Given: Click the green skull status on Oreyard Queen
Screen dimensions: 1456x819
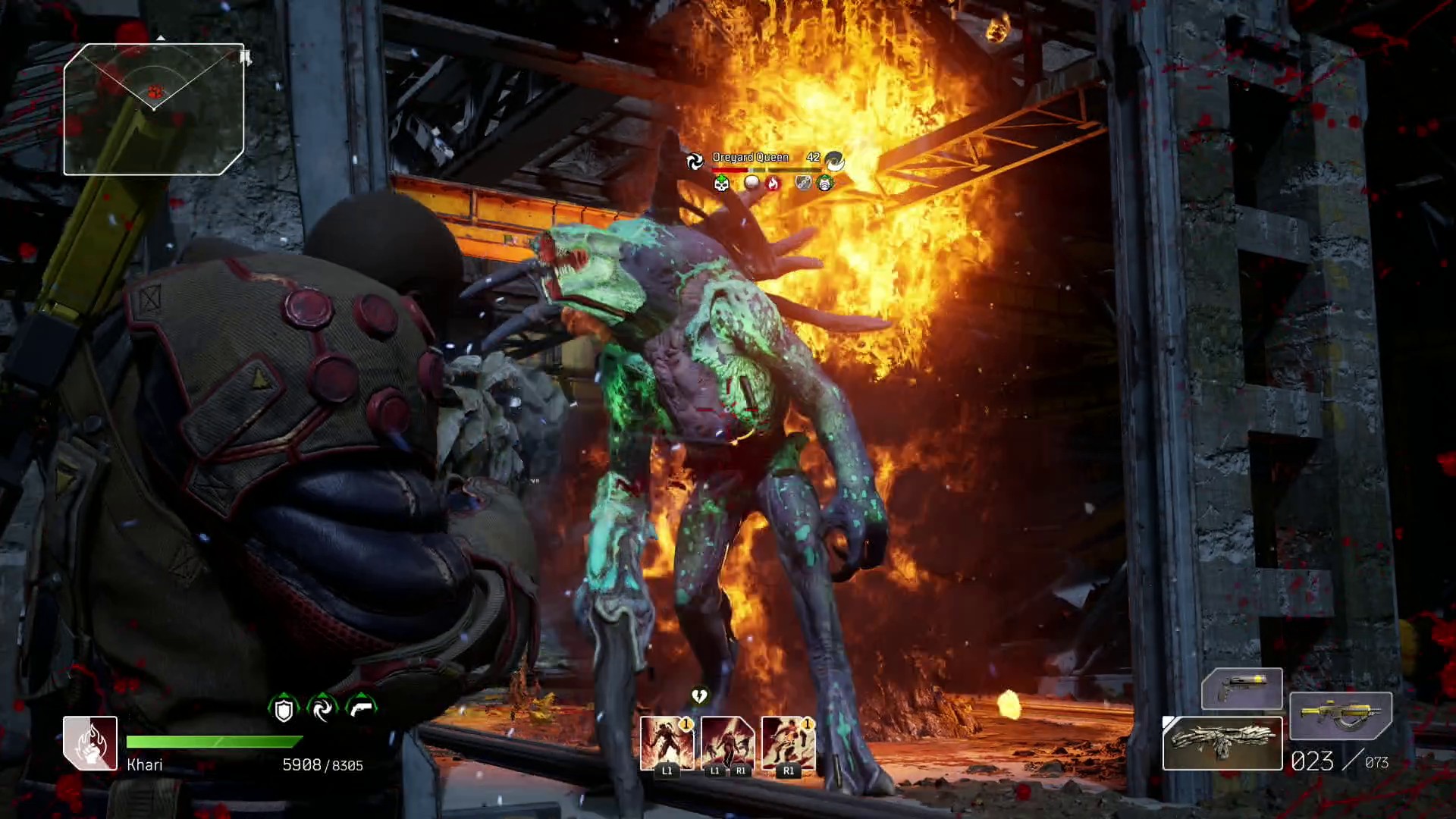Looking at the screenshot, I should (x=721, y=183).
